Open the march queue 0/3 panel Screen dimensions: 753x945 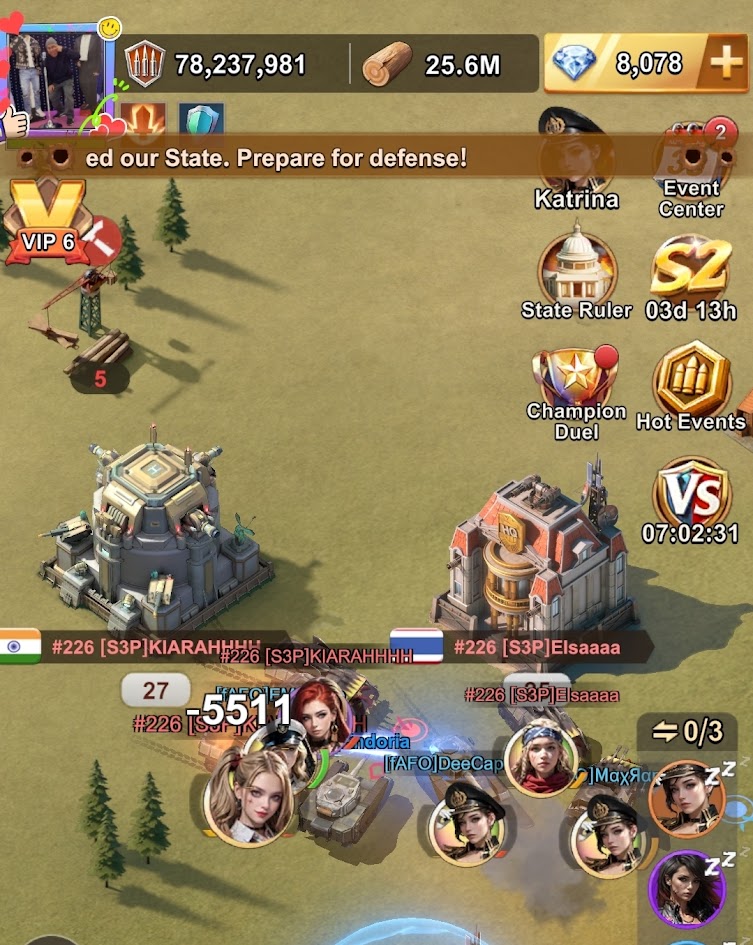pos(688,732)
